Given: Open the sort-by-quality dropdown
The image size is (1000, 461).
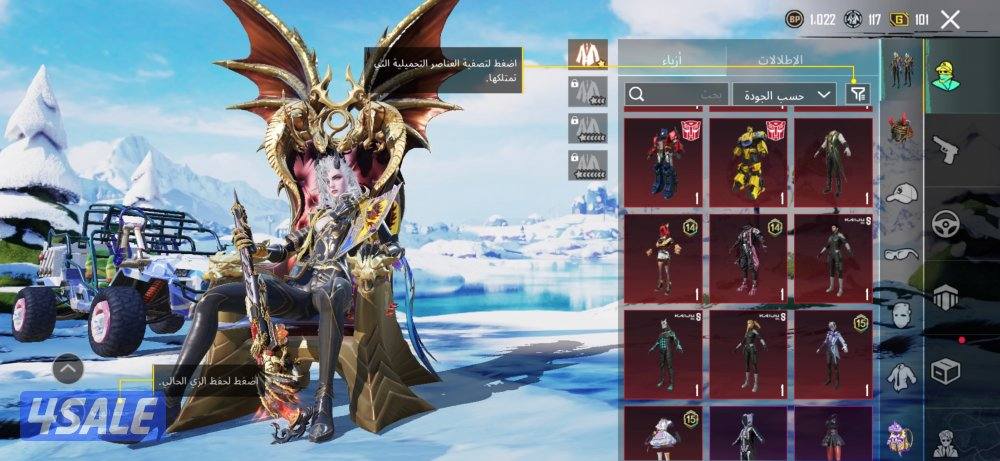Looking at the screenshot, I should click(x=784, y=94).
